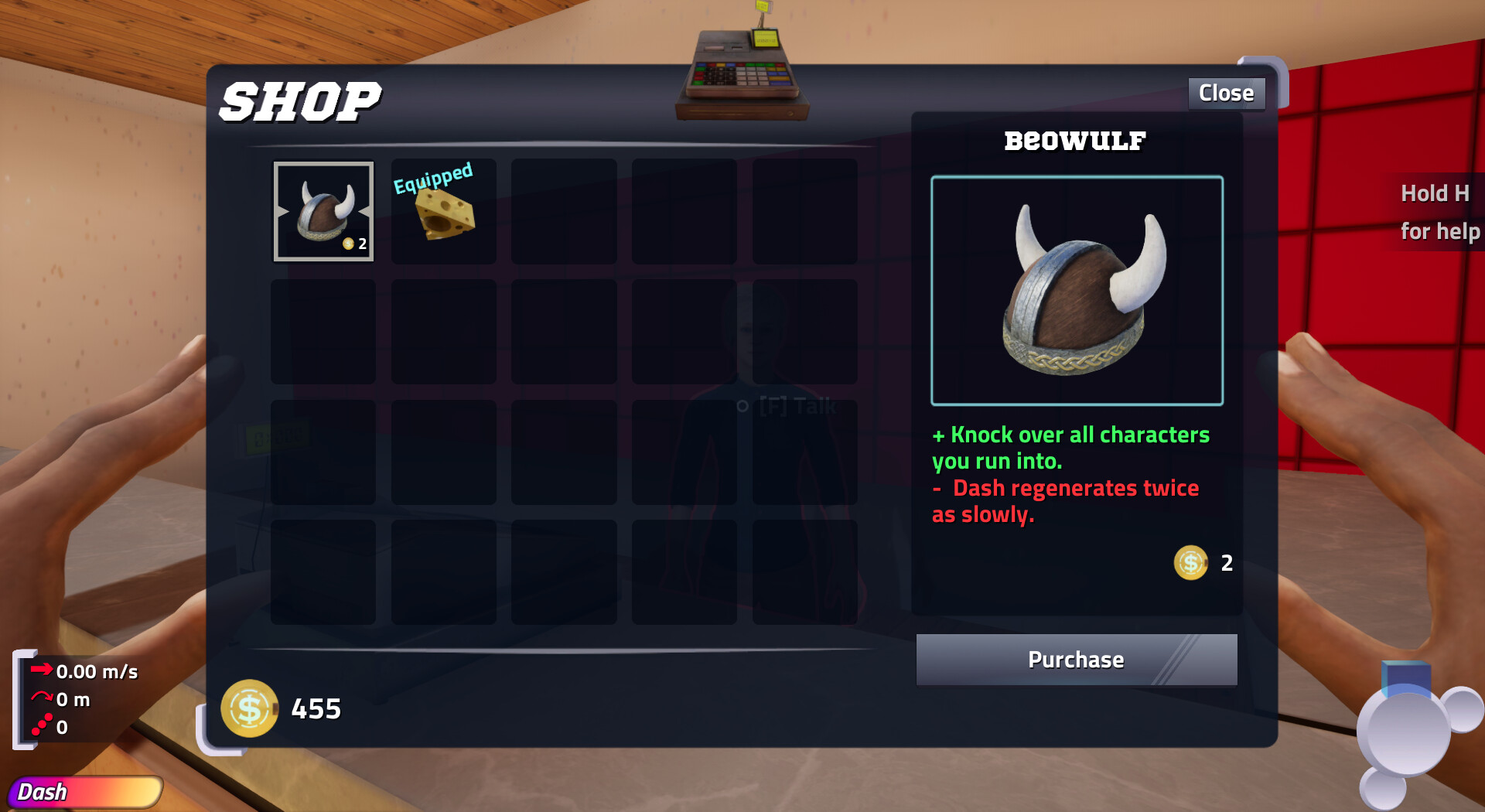
Task: Click the coin icon beside the 455 balance
Action: 249,708
